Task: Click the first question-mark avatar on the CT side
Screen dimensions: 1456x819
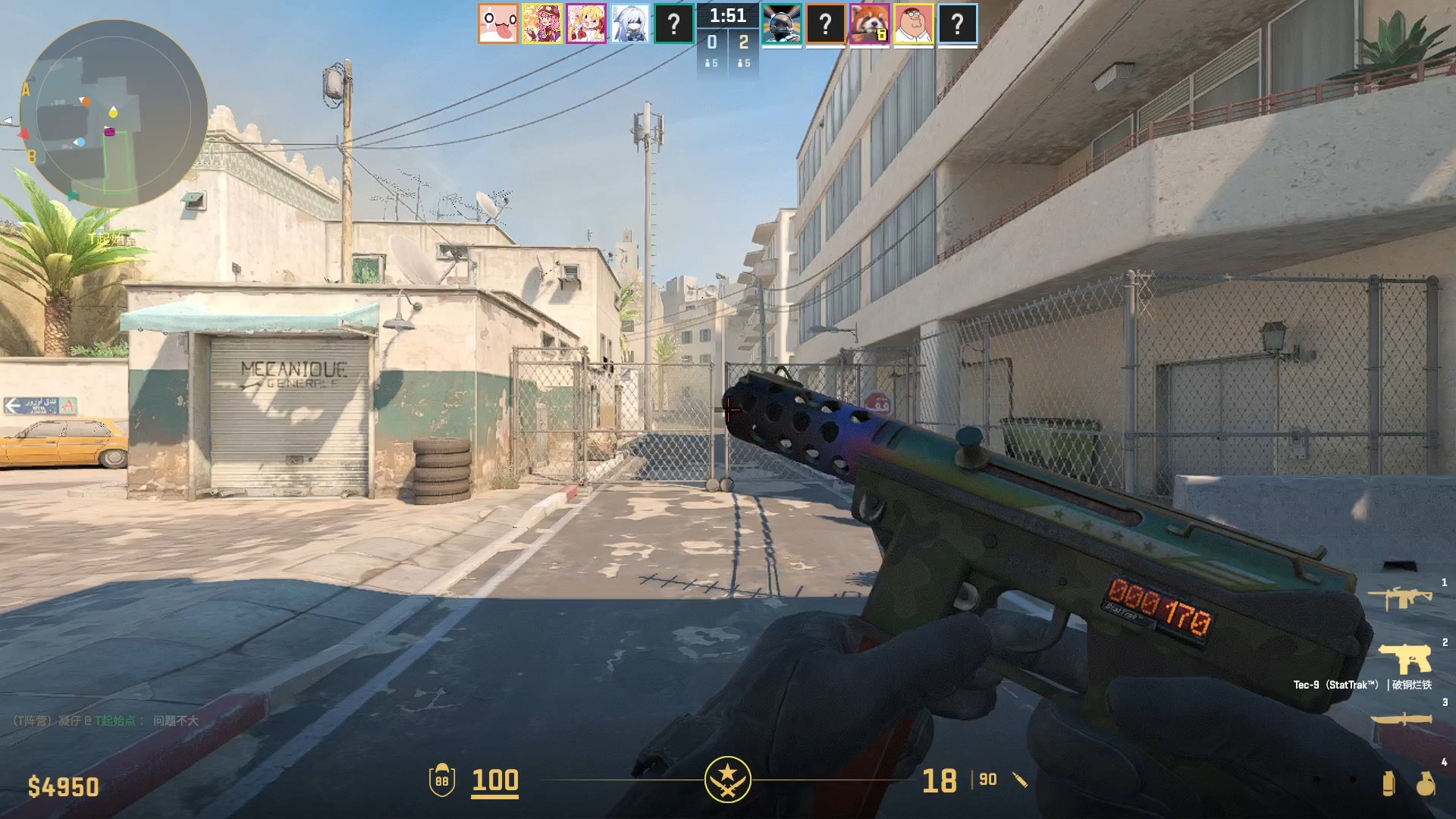Action: [x=827, y=24]
